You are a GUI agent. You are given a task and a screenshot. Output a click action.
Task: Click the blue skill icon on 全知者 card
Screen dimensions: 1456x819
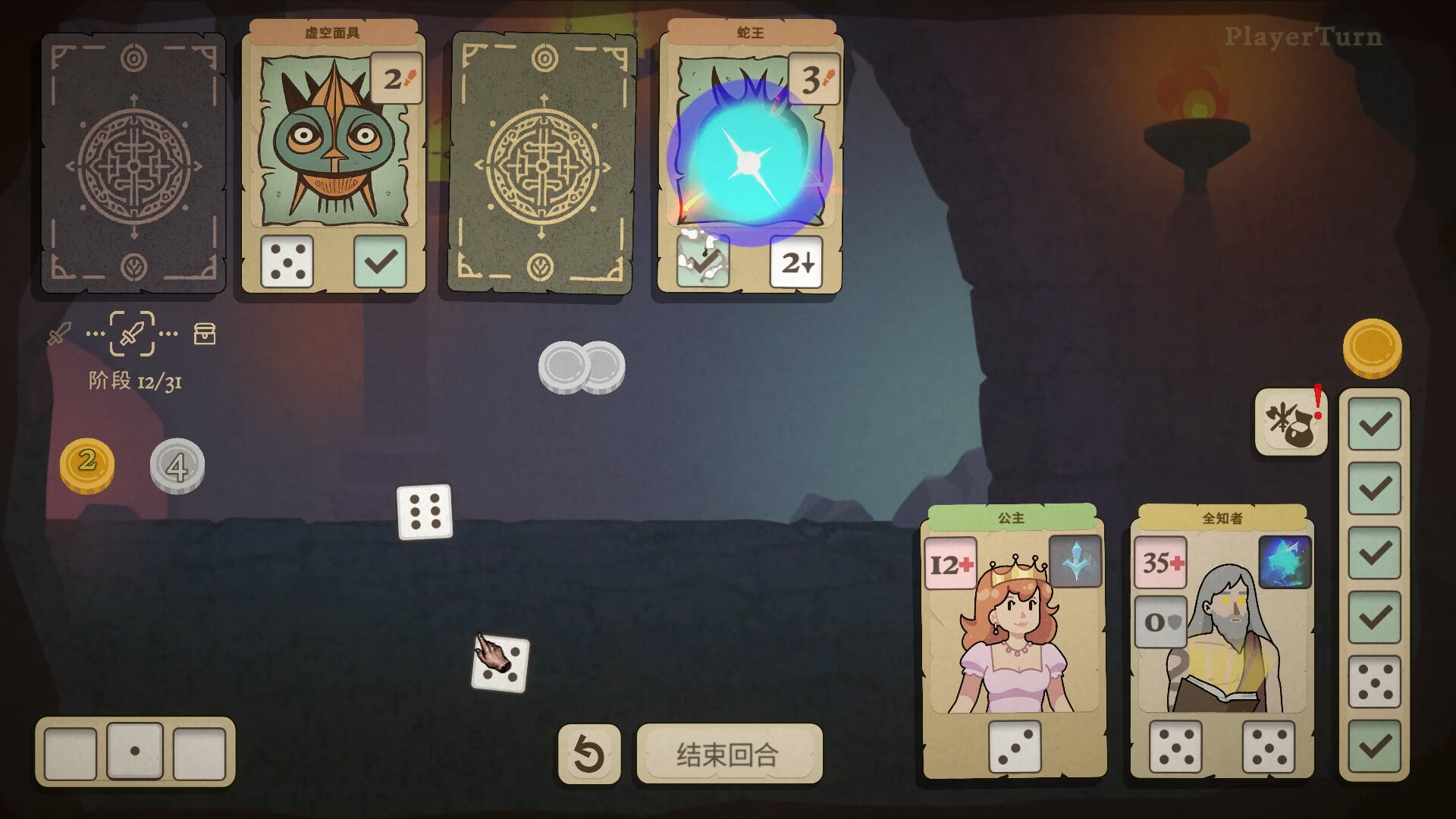1285,560
